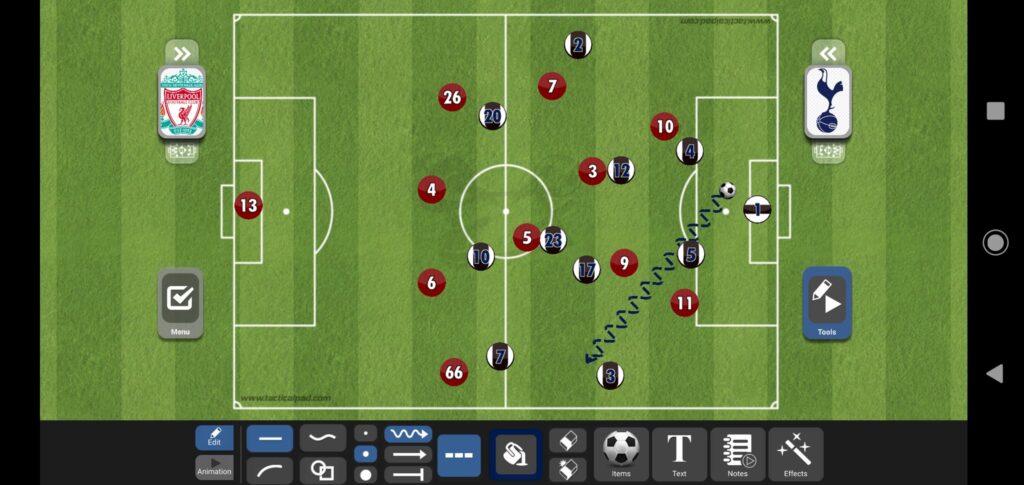Open the Menu button
The height and width of the screenshot is (485, 1024).
point(180,303)
